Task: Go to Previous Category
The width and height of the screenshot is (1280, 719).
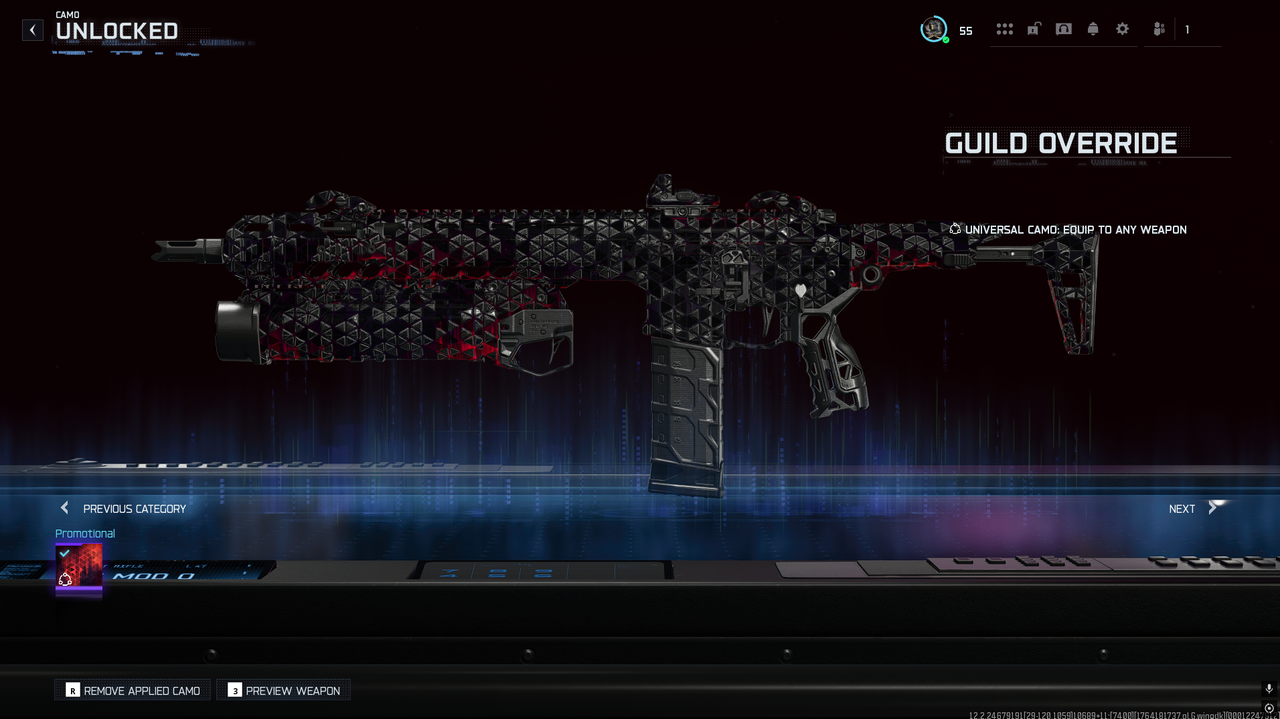Action: click(x=124, y=508)
